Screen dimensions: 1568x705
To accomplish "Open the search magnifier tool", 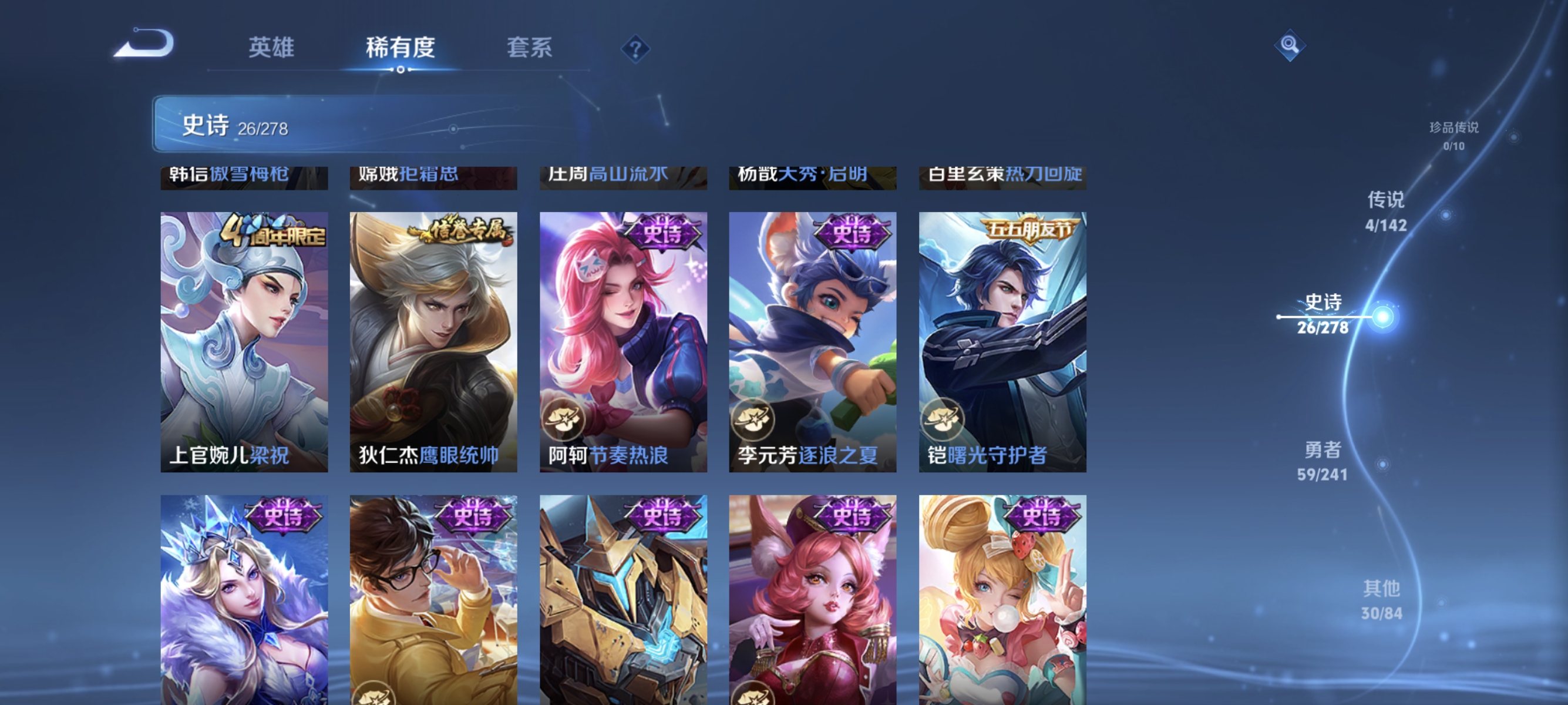I will click(x=1290, y=44).
